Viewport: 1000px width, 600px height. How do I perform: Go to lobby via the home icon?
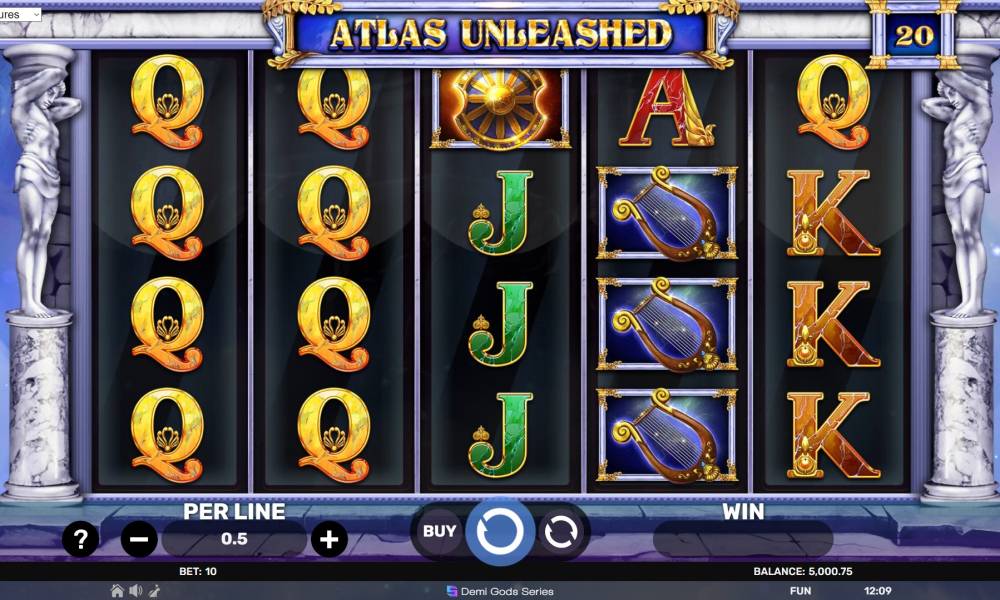[x=117, y=591]
